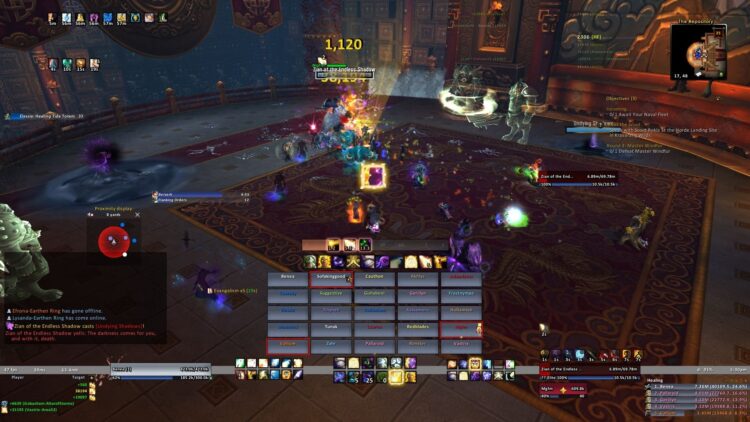The width and height of the screenshot is (750, 422).
Task: Activate the glowing yellow action bar ability
Action: [397, 377]
